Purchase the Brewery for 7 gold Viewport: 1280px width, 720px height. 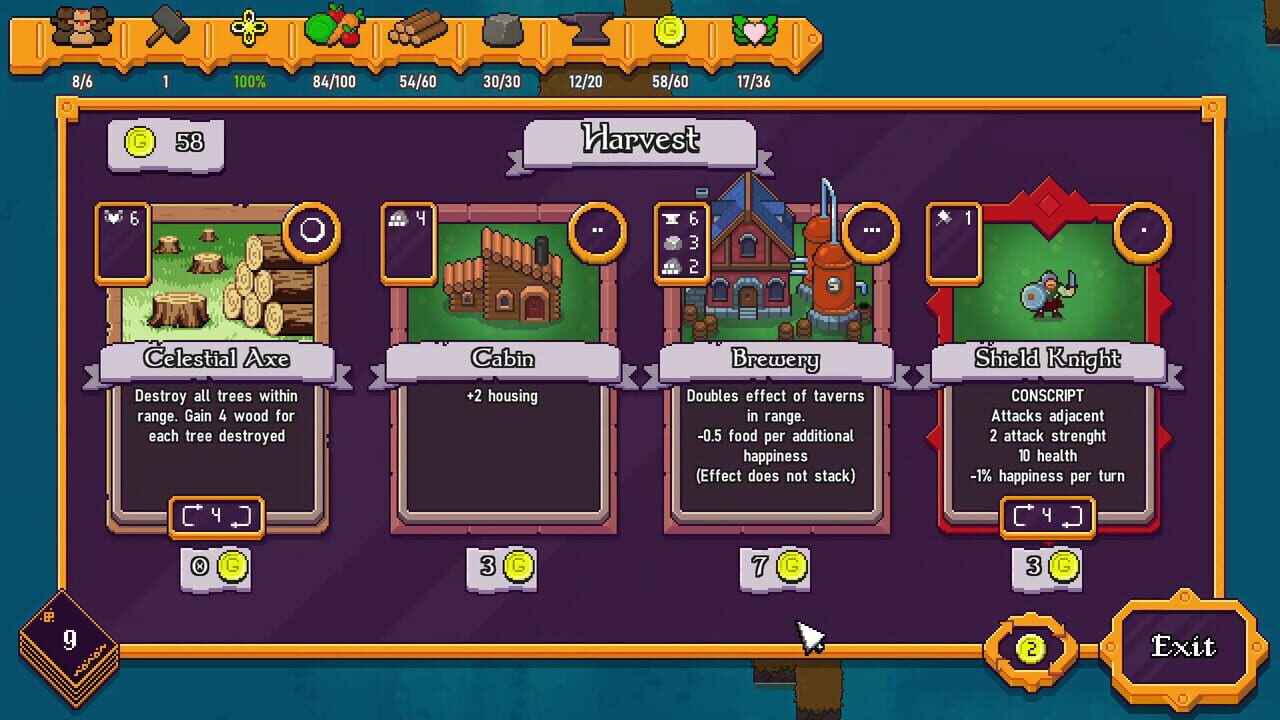pos(775,567)
